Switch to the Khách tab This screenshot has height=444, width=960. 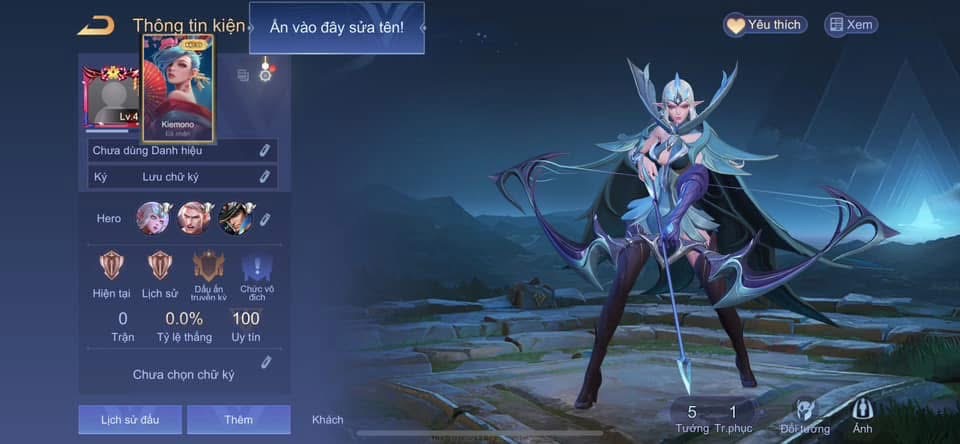pos(327,420)
